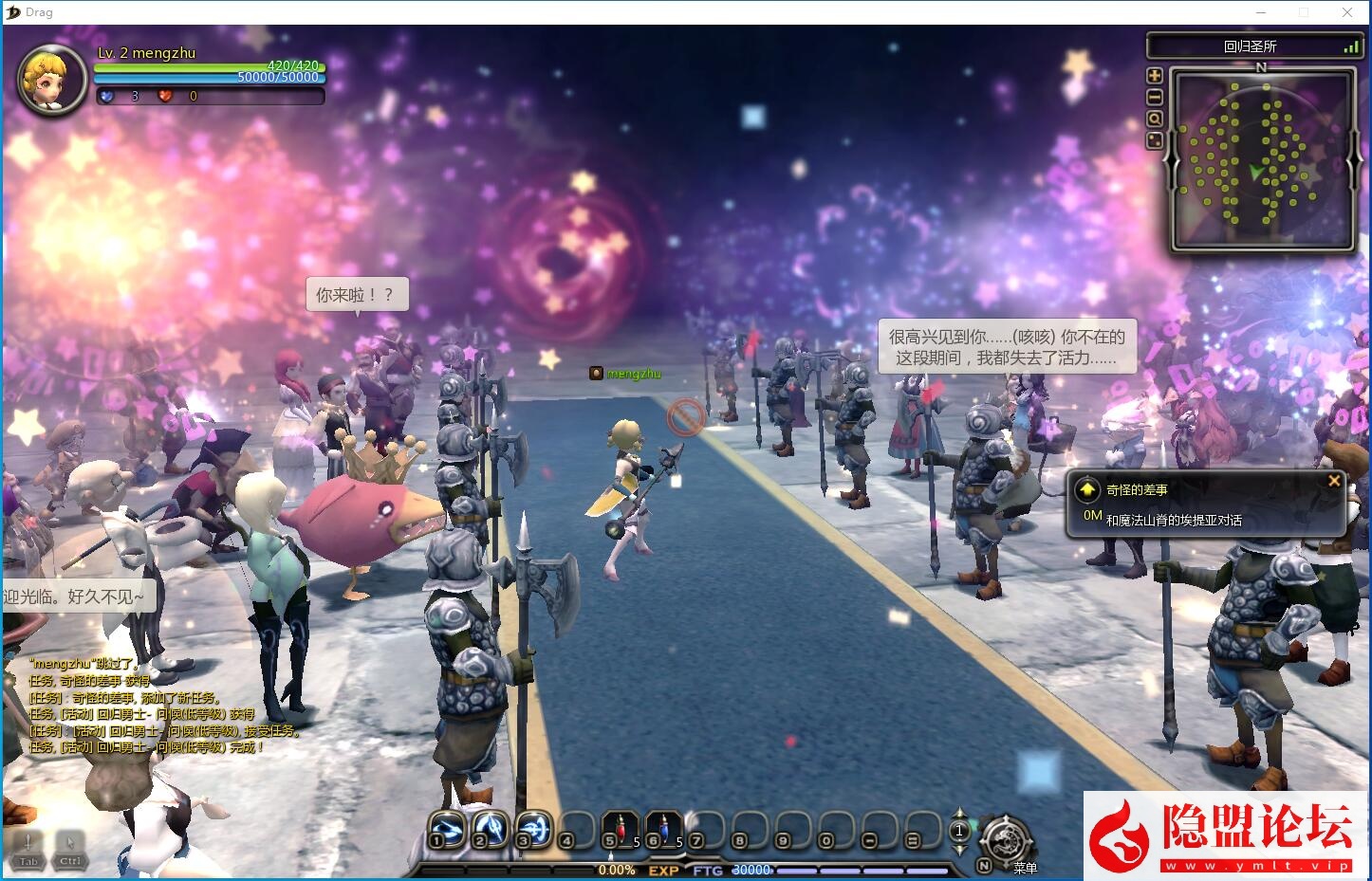Open the 菜单 main menu button

[x=1008, y=840]
